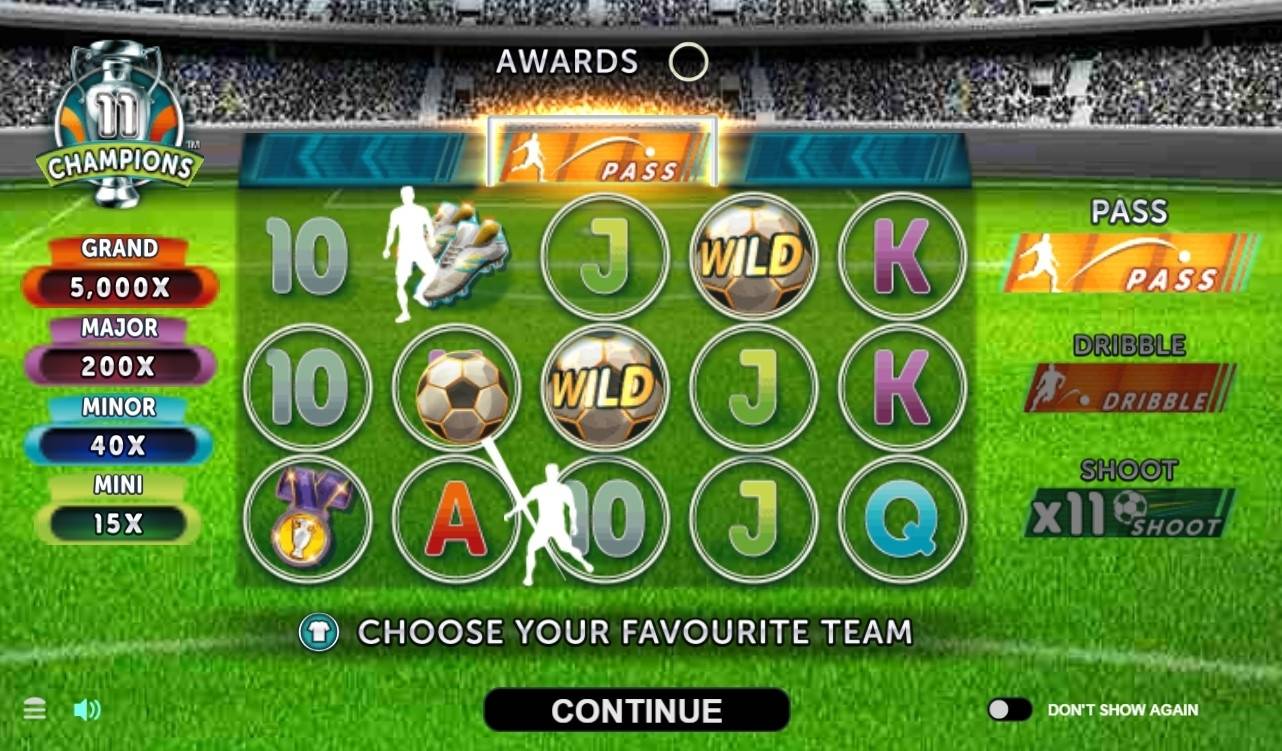This screenshot has height=751, width=1282.
Task: Click the AWARDS heading
Action: pyautogui.click(x=567, y=61)
